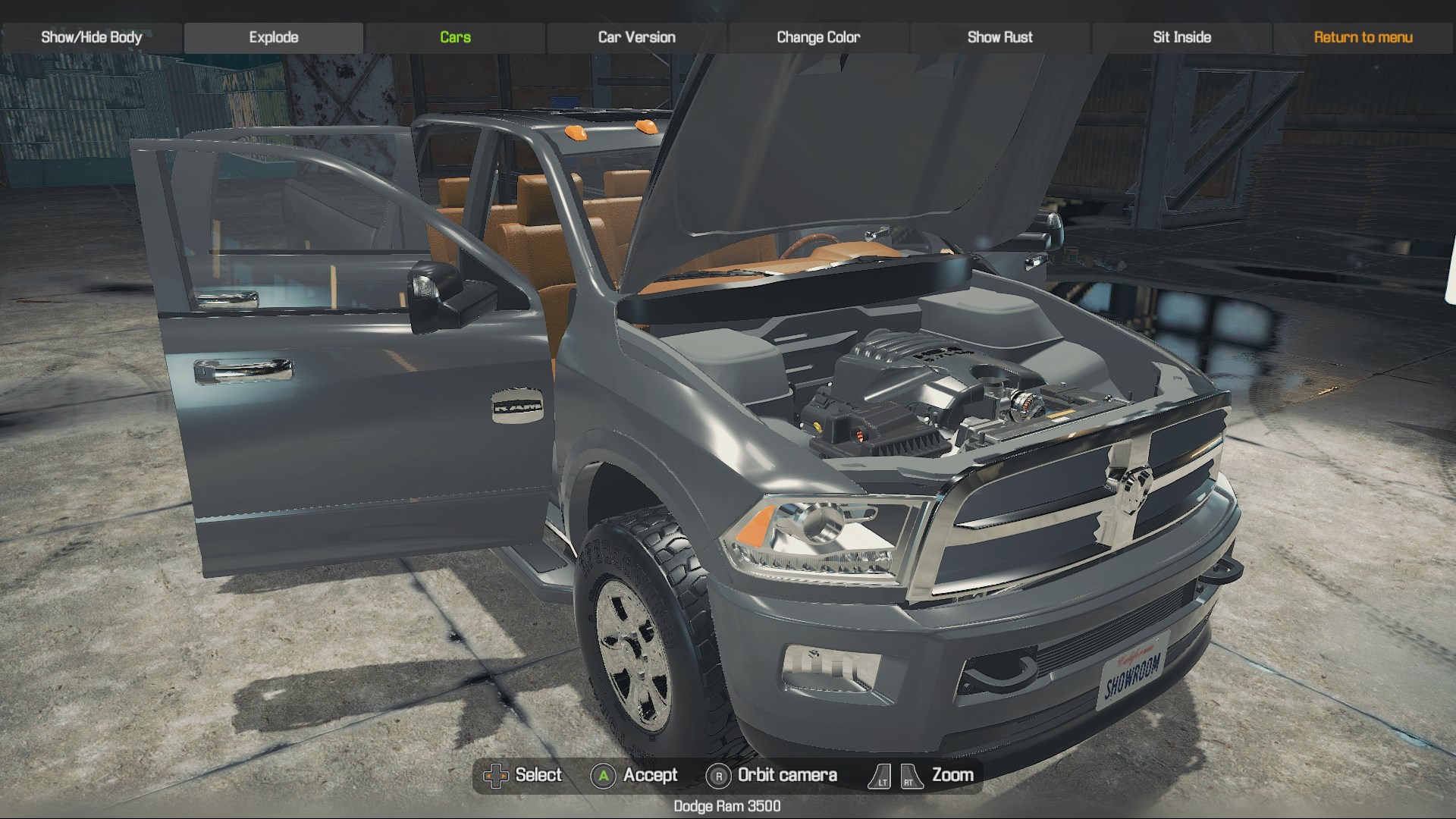Return to menu via top bar
The height and width of the screenshot is (819, 1456).
click(1363, 37)
